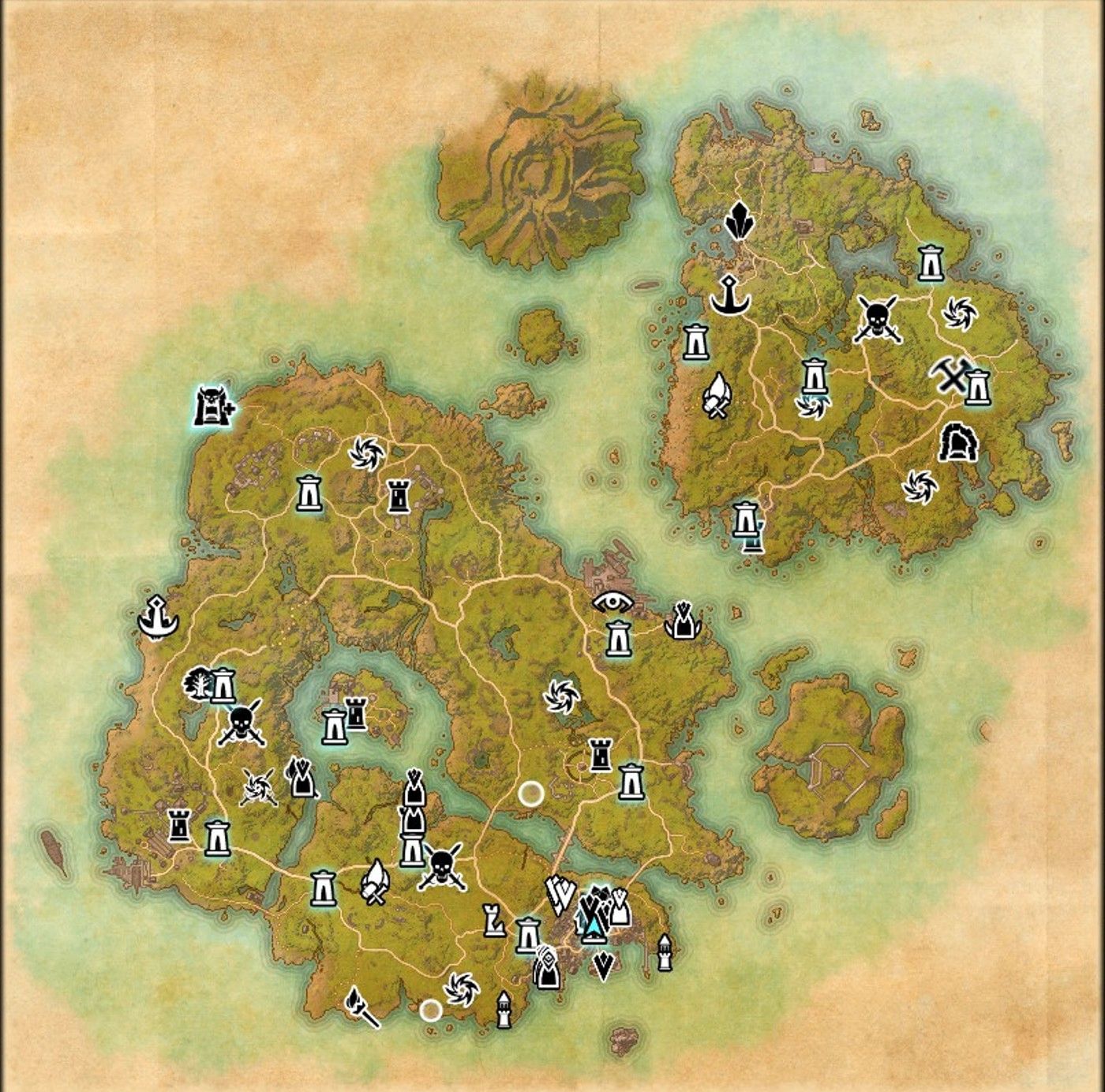Click the black crystal skyshard icon up north
This screenshot has height=1092, width=1105.
[x=739, y=222]
